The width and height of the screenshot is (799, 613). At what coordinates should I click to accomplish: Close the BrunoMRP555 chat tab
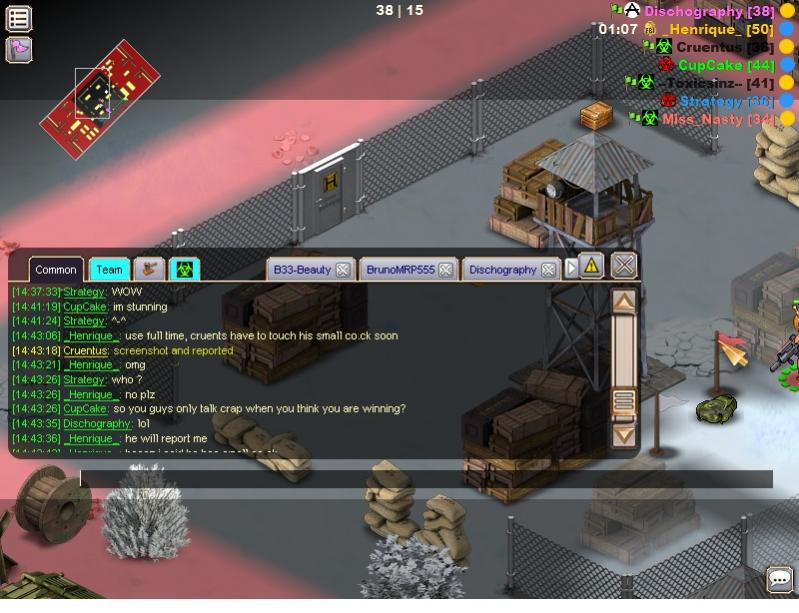click(x=446, y=269)
